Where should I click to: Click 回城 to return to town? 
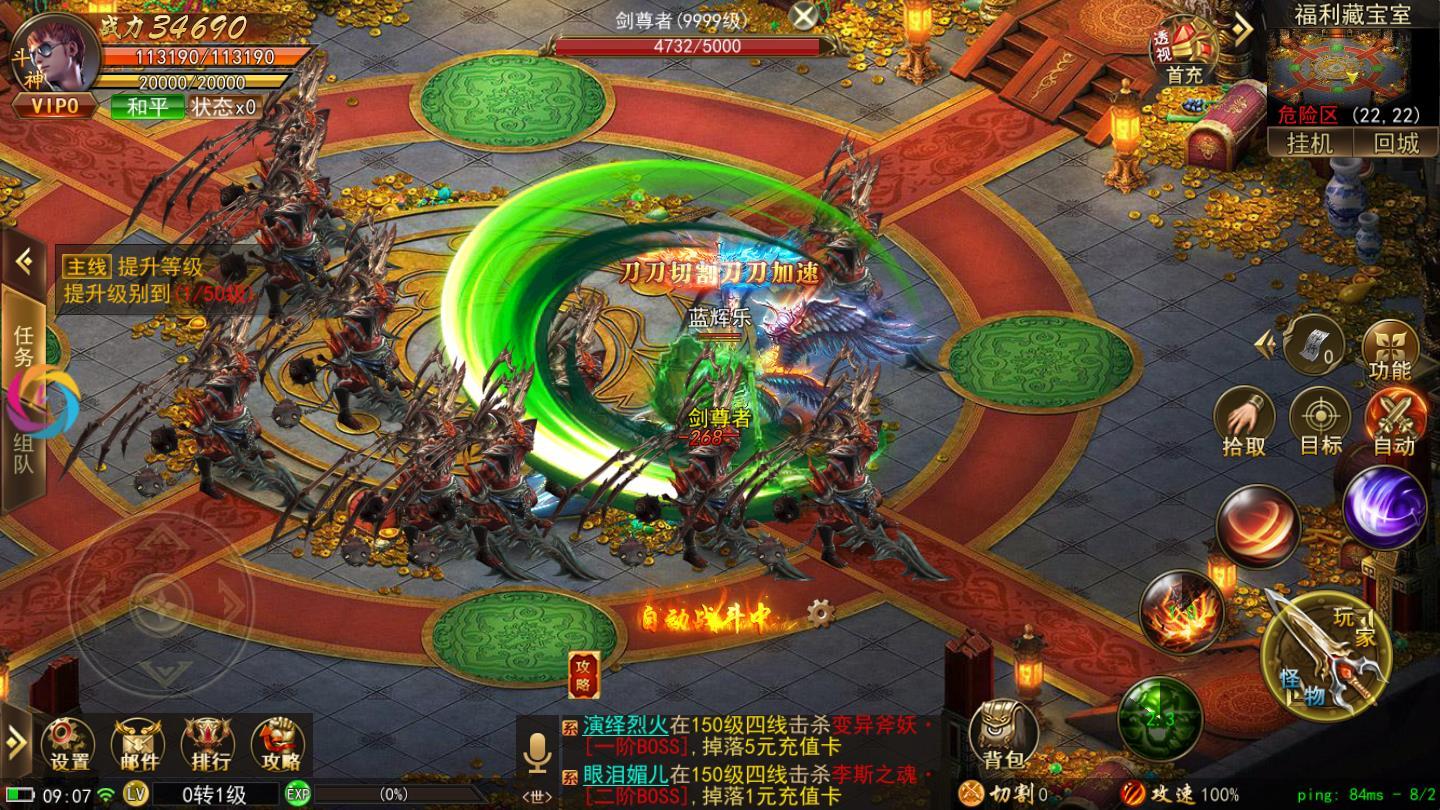click(1396, 143)
